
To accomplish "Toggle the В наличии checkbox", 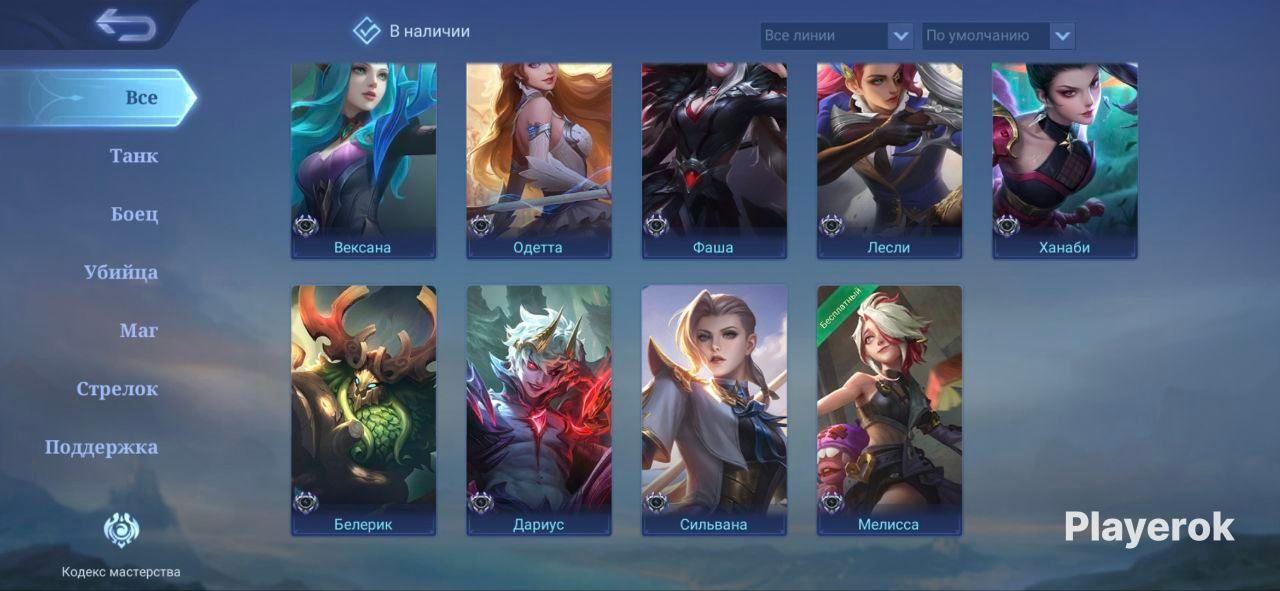I will pos(367,31).
